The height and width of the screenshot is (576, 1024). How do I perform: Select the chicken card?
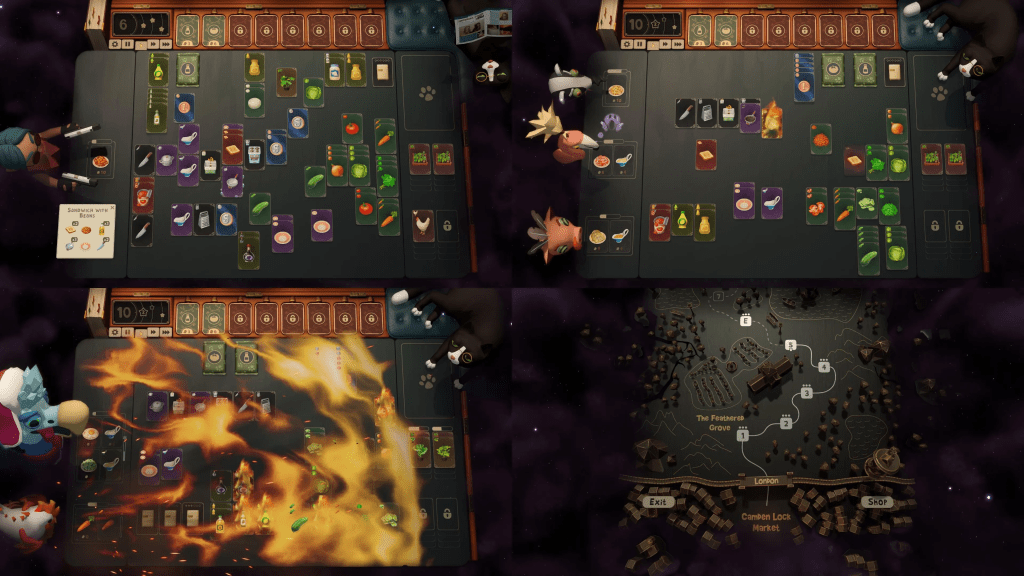[x=422, y=225]
